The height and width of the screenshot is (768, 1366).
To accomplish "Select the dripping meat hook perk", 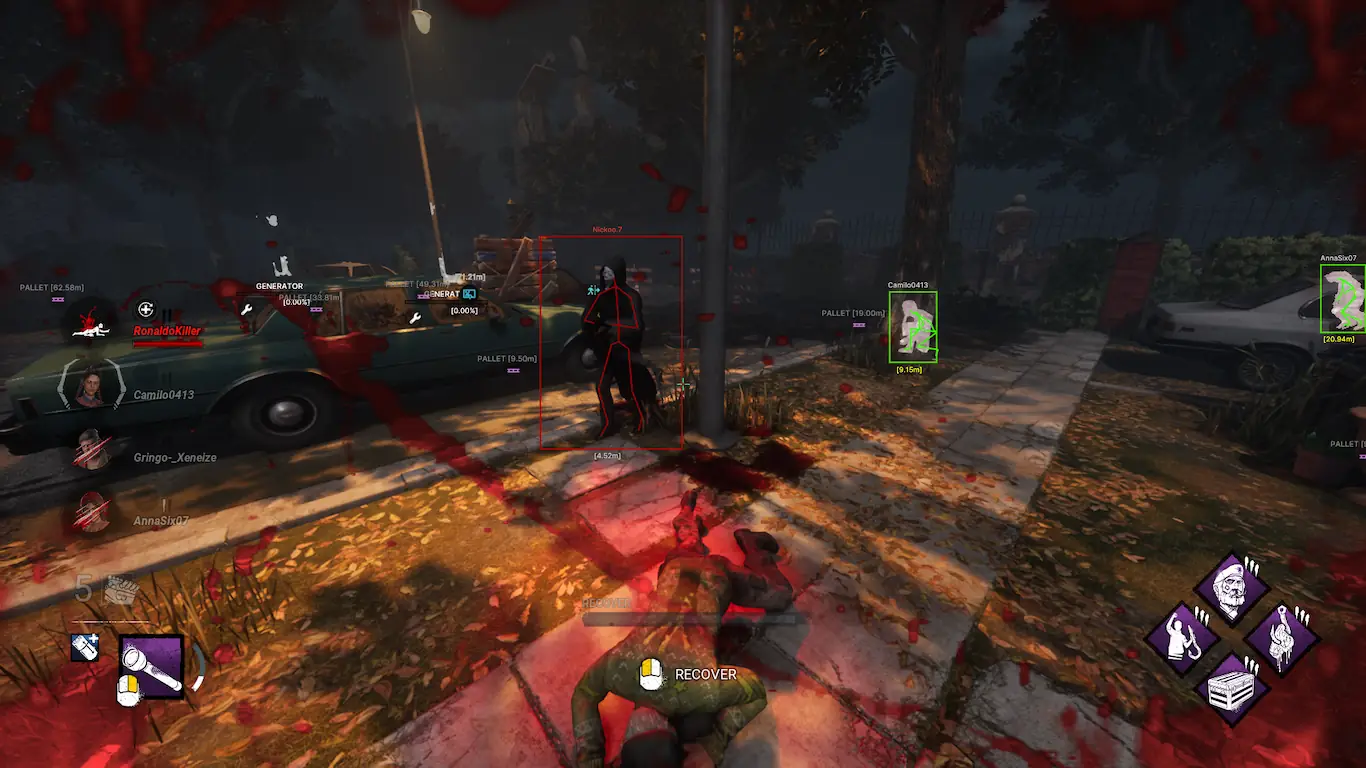I will [x=1280, y=635].
